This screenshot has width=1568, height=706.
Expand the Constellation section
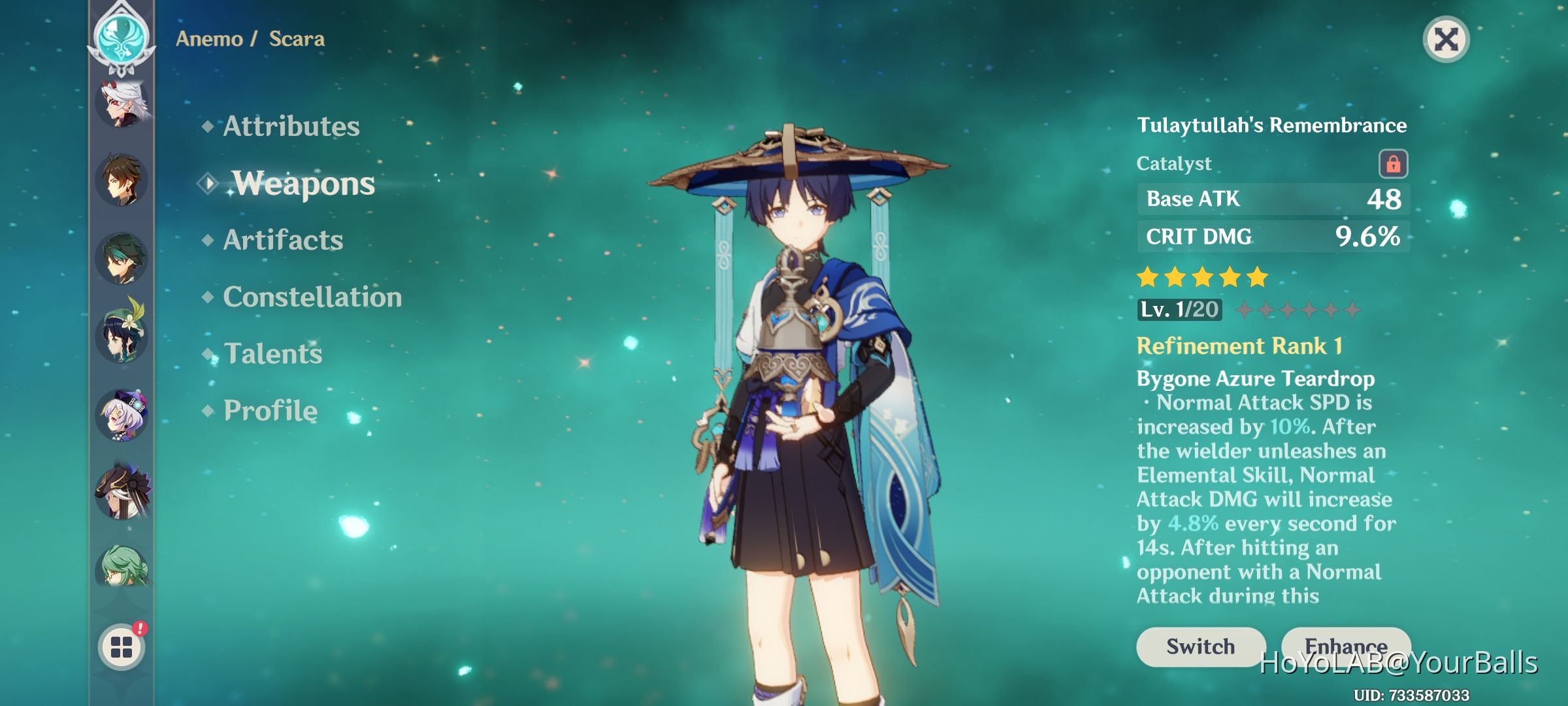pyautogui.click(x=311, y=297)
